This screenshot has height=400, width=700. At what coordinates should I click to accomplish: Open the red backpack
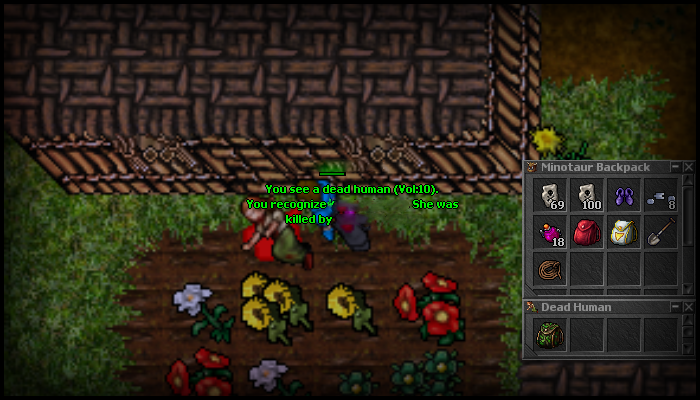point(587,233)
